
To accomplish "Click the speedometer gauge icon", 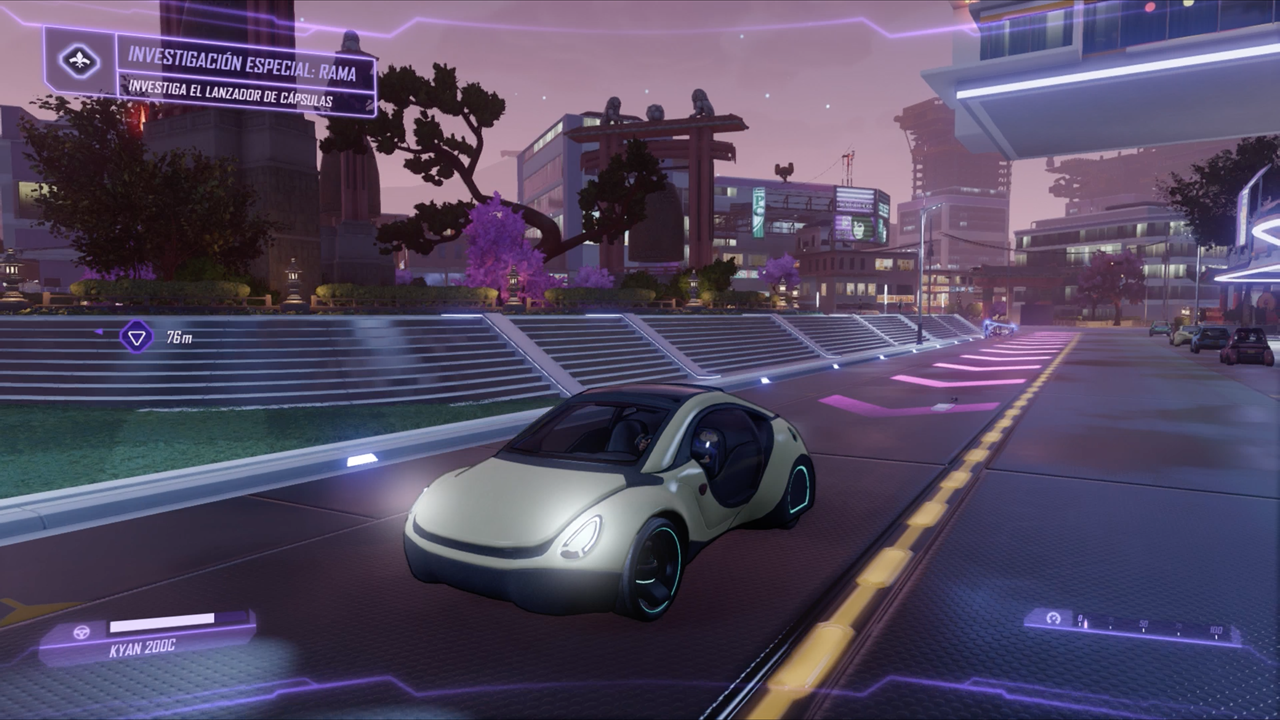I will pos(1052,619).
